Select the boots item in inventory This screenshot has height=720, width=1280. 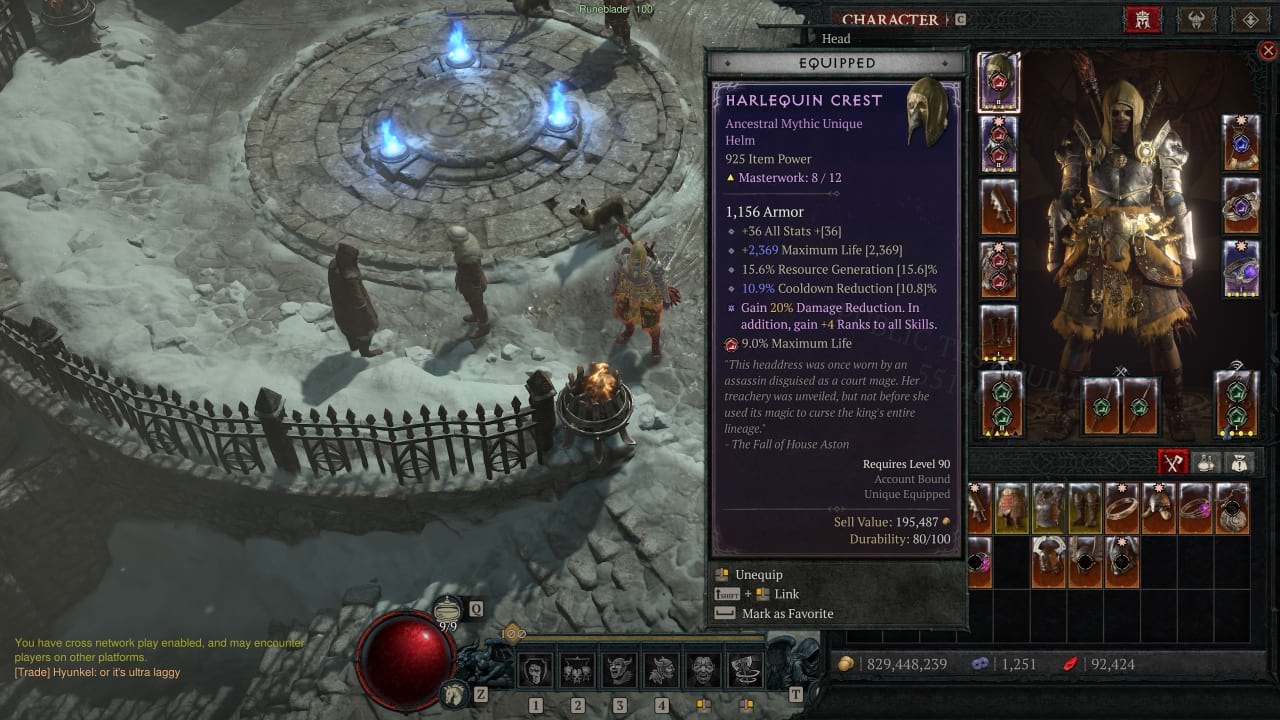point(1085,508)
